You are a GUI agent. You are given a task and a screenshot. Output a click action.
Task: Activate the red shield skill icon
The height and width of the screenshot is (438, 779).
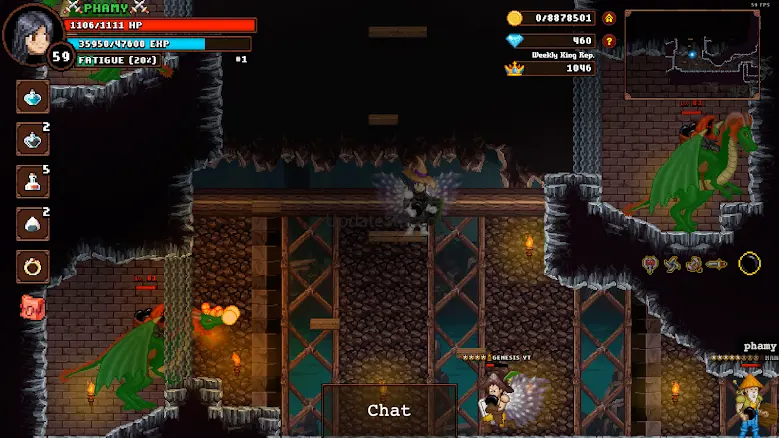point(650,264)
